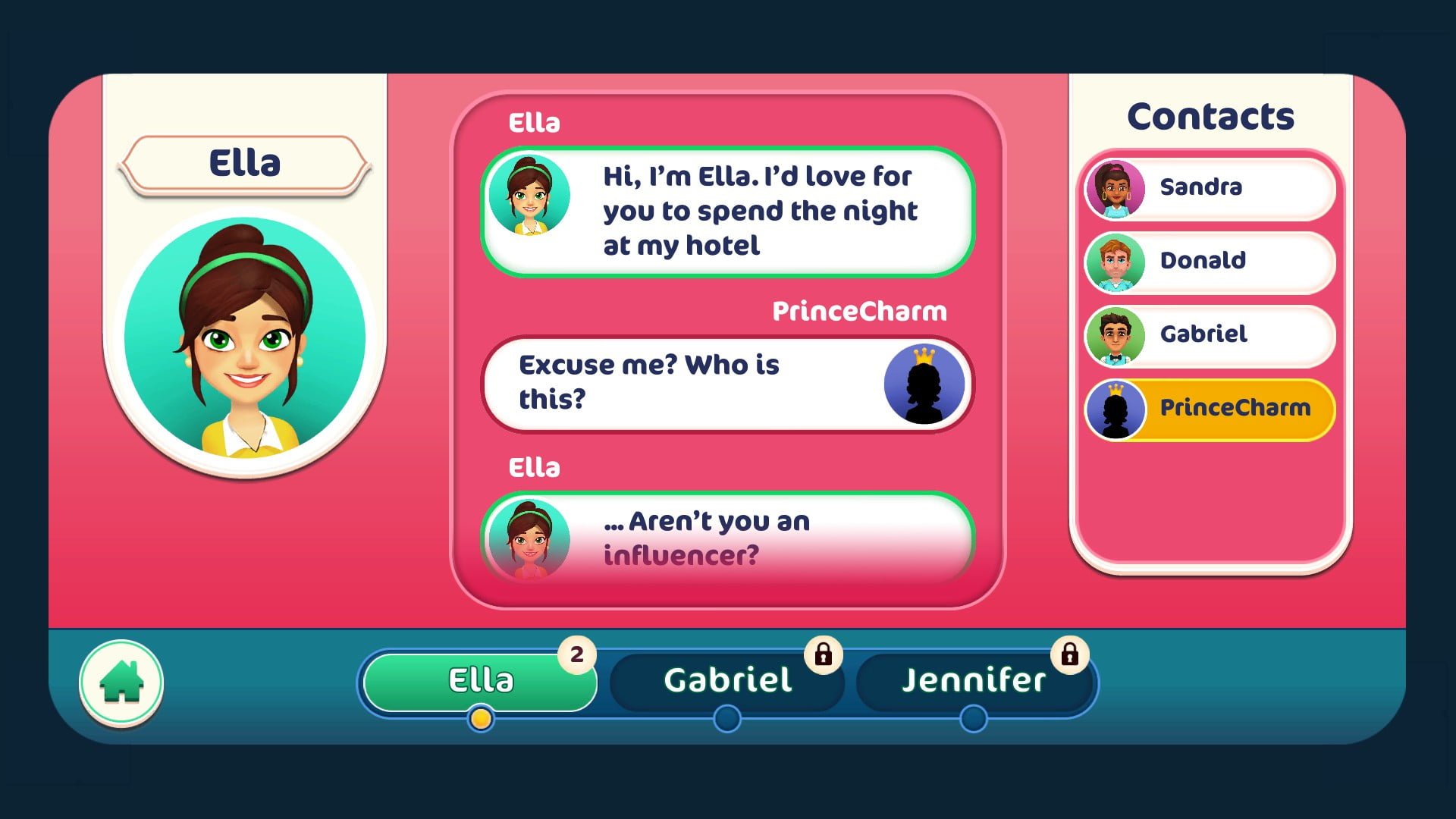Open the home button with house icon
Screen dimensions: 1456x819
click(x=121, y=682)
